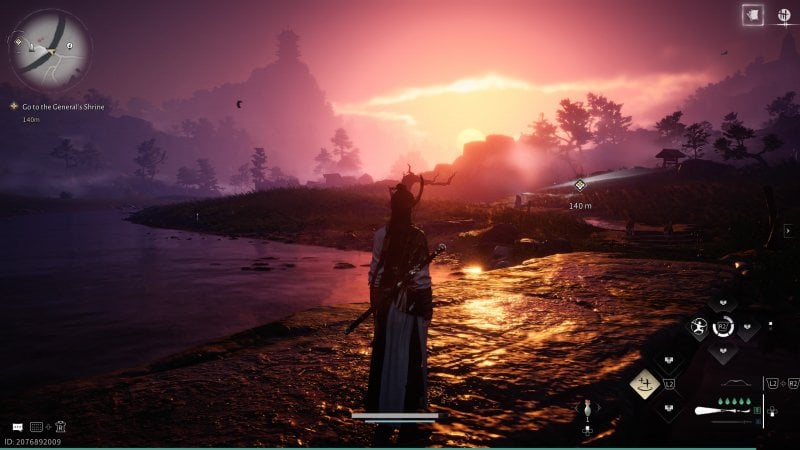The height and width of the screenshot is (450, 800).
Task: Open the chat speech bubble icon
Action: coord(17,427)
